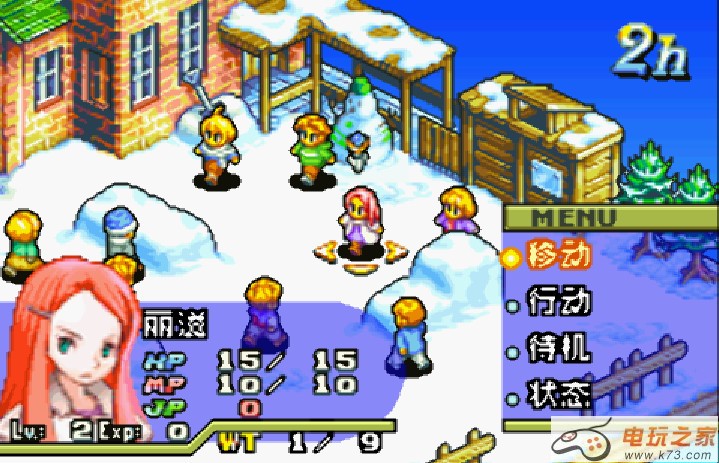Screen dimensions: 719x463
Task: Choose 行动 (Action) from the menu
Action: coord(558,301)
